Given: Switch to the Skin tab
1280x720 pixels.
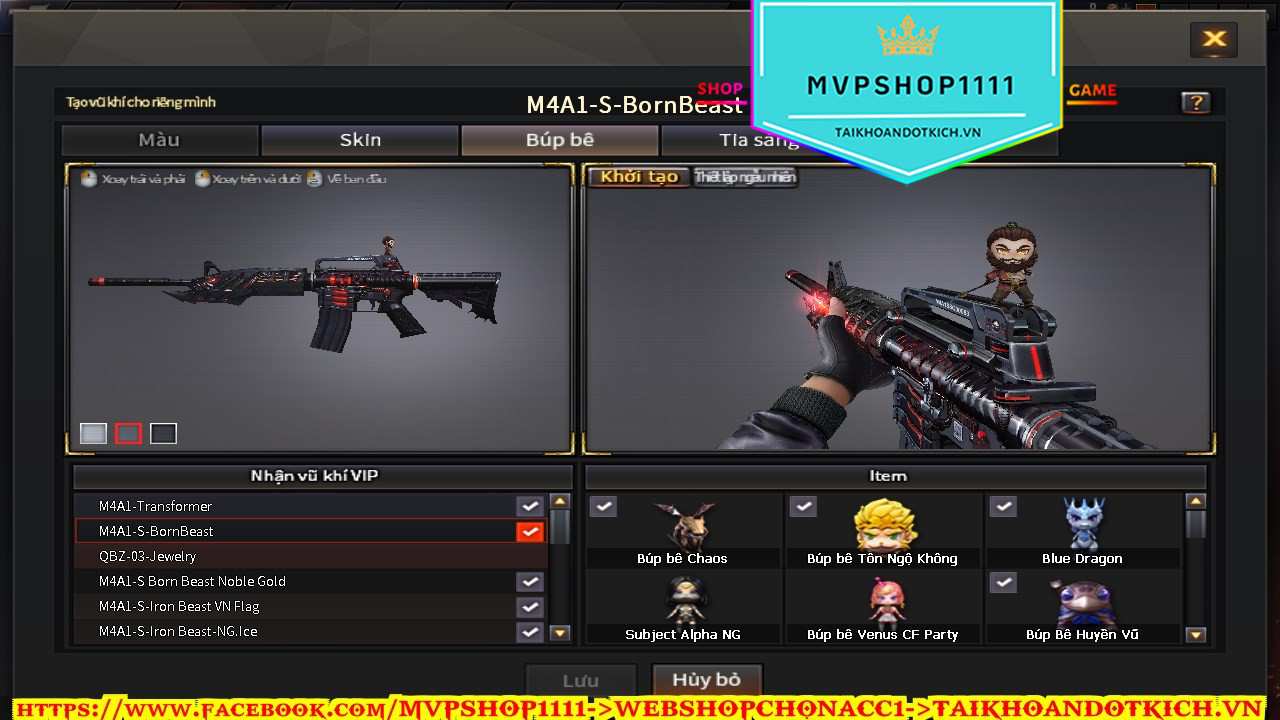Looking at the screenshot, I should tap(360, 140).
